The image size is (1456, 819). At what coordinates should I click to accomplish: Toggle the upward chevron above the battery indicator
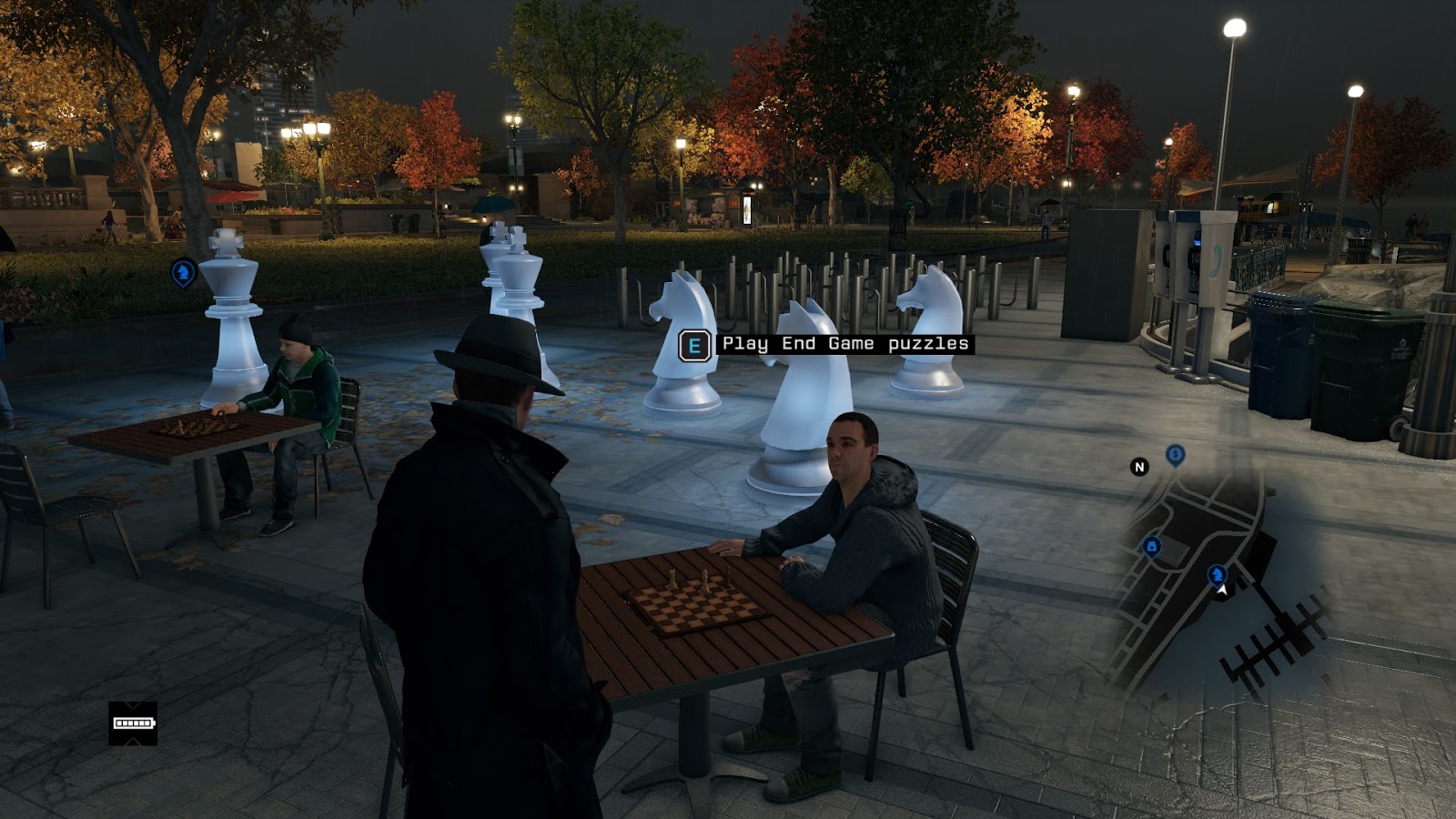(133, 704)
